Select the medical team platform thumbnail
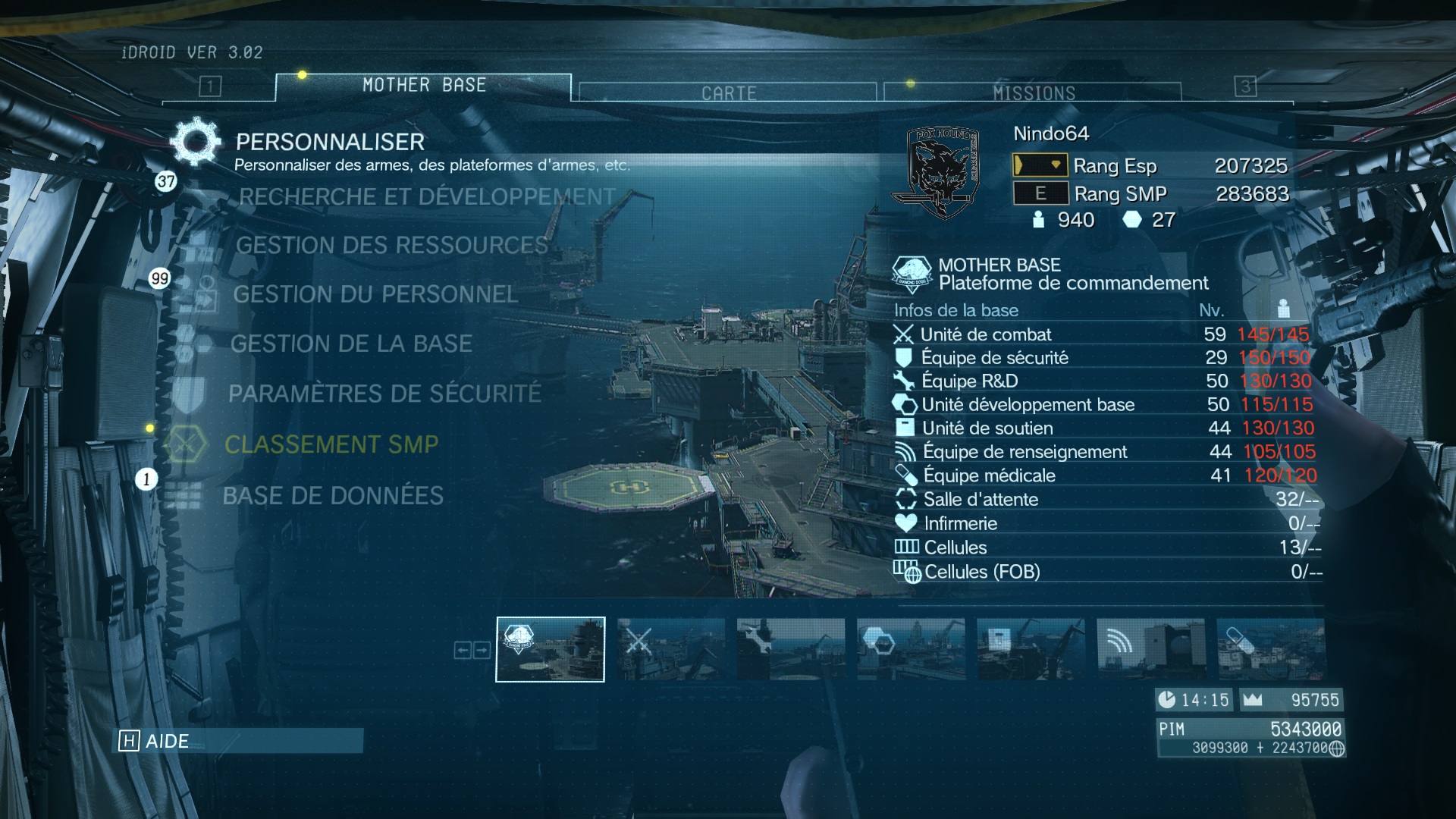 1270,649
